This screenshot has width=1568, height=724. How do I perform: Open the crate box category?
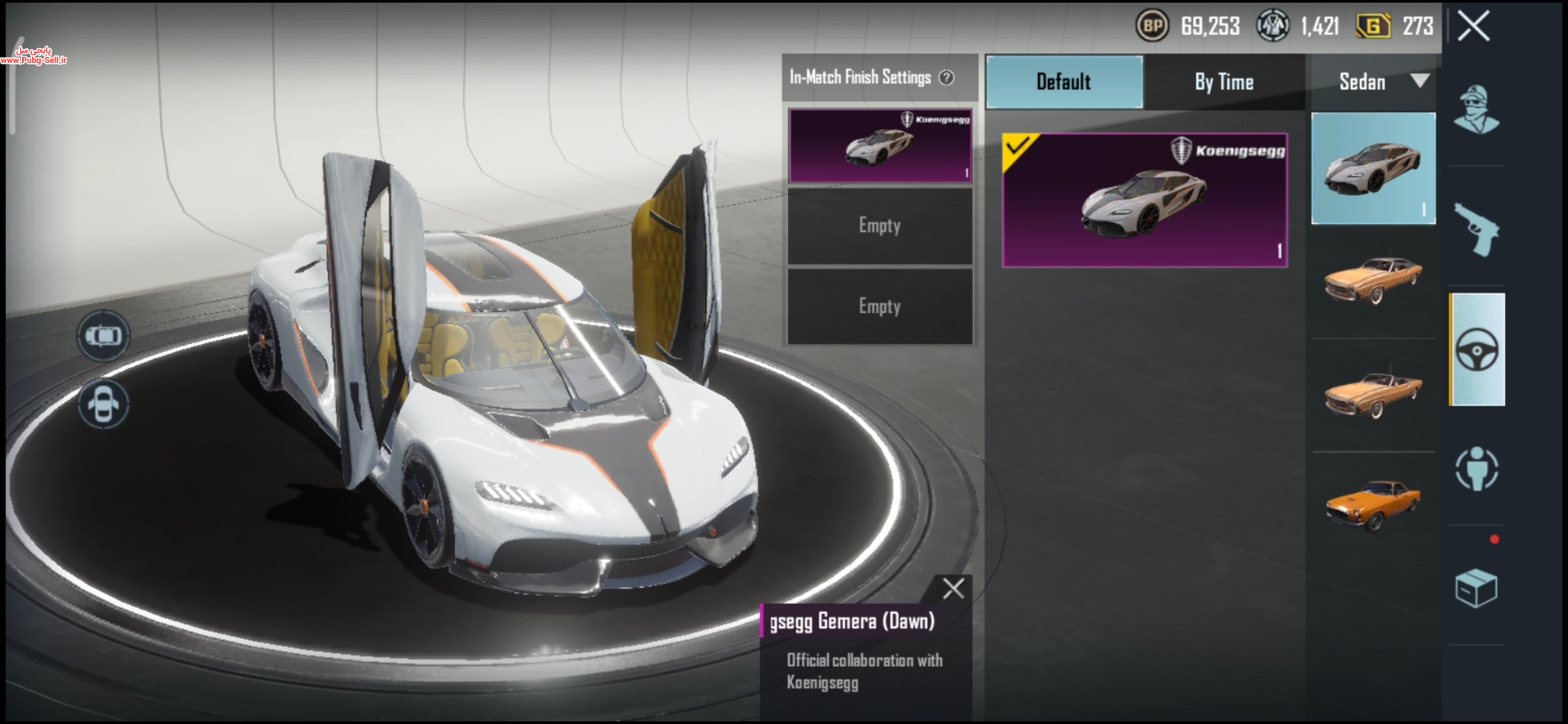point(1476,589)
